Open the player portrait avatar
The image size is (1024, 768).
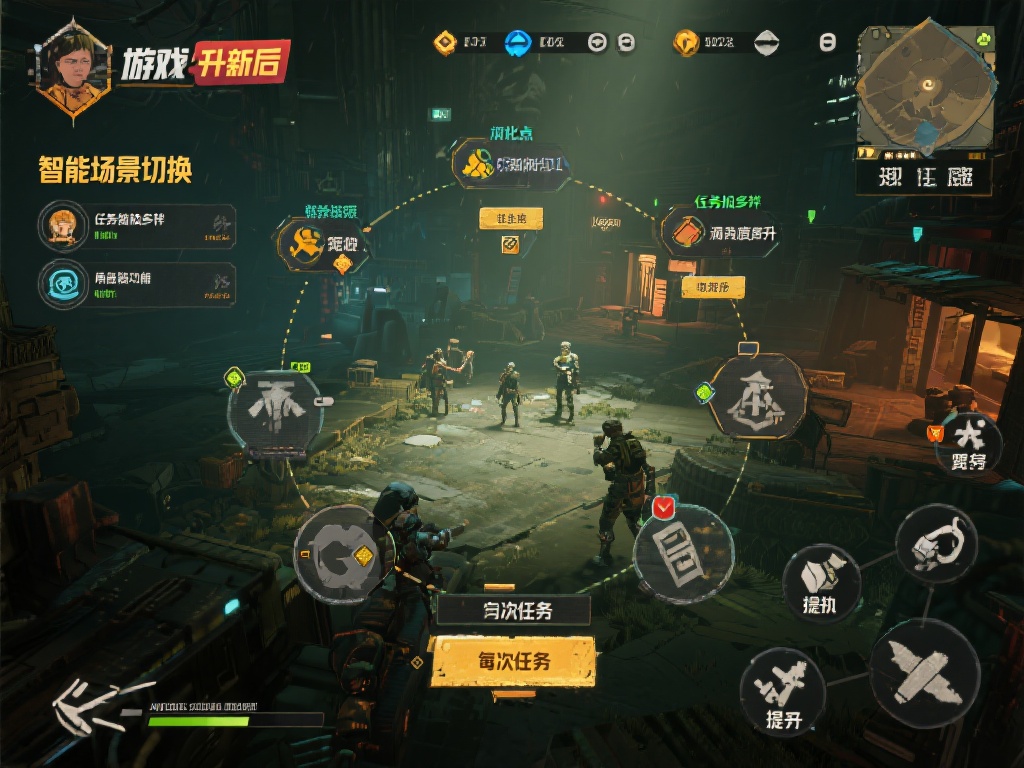[x=72, y=68]
